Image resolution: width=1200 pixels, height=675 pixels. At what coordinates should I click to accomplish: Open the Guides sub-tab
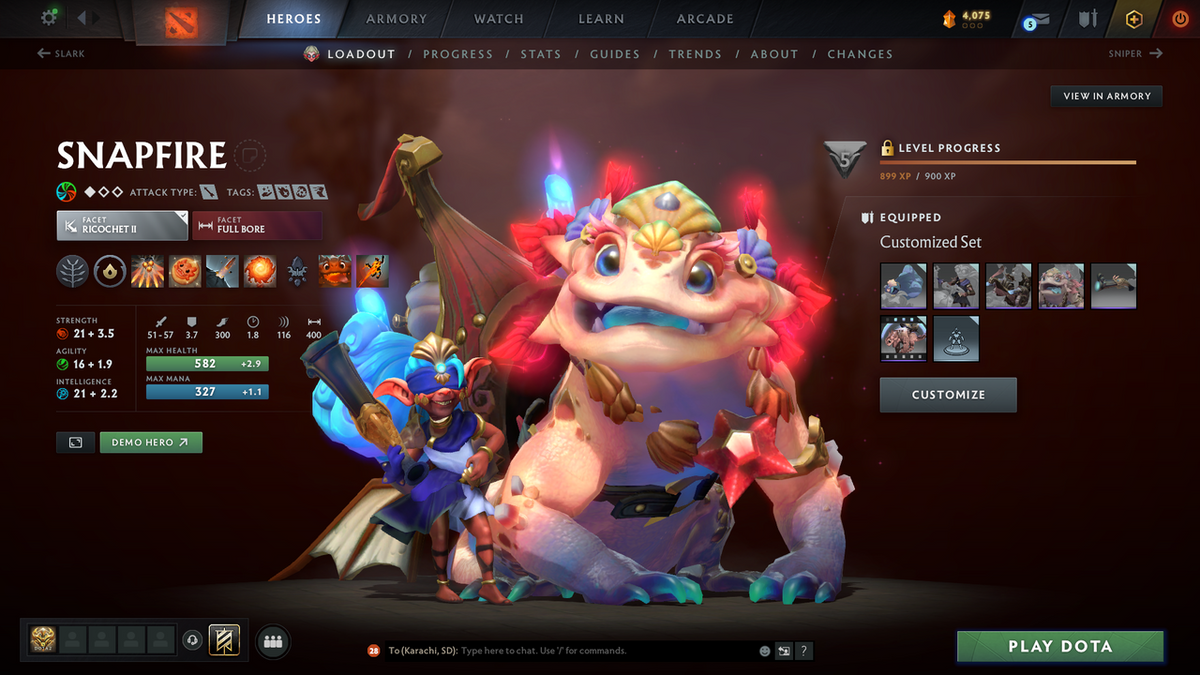pos(615,54)
